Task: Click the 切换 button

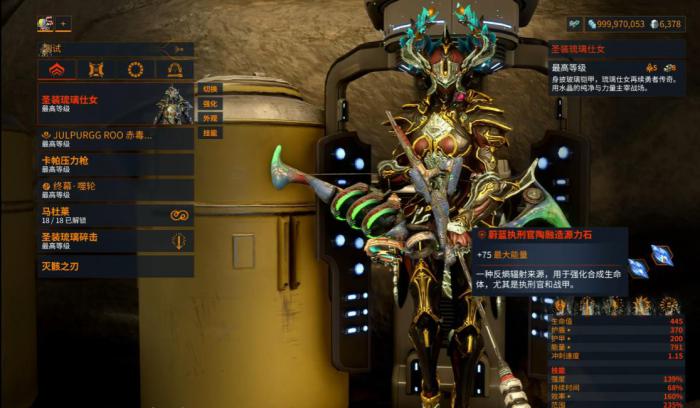Action: [210, 89]
